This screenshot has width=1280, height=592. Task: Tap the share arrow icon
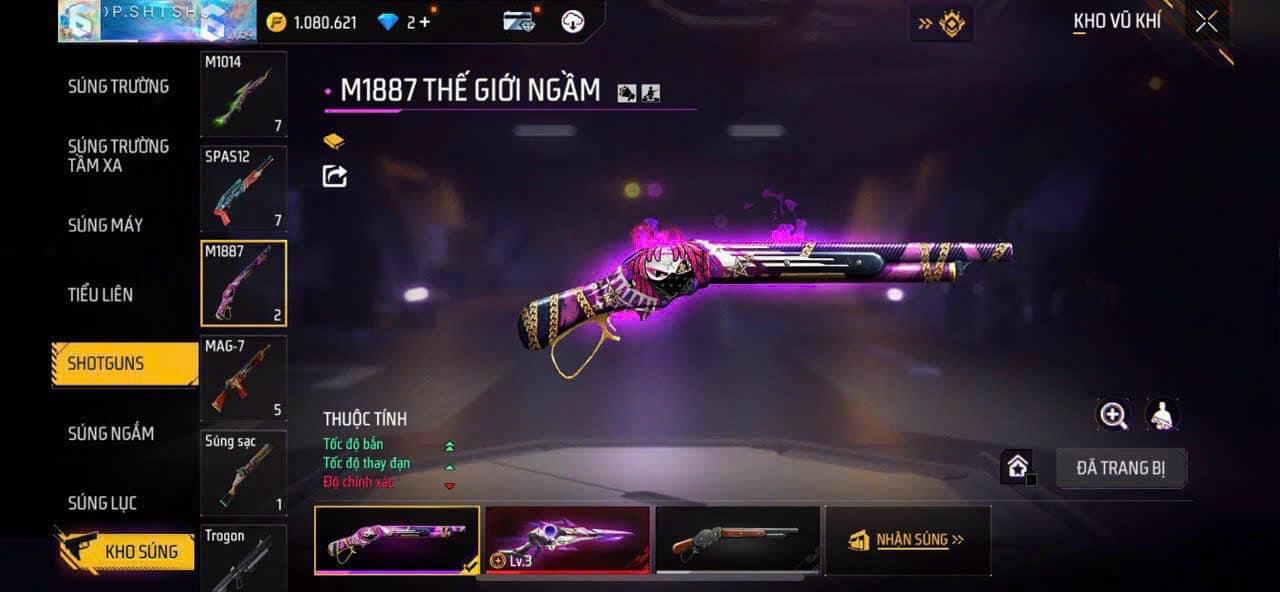point(334,176)
